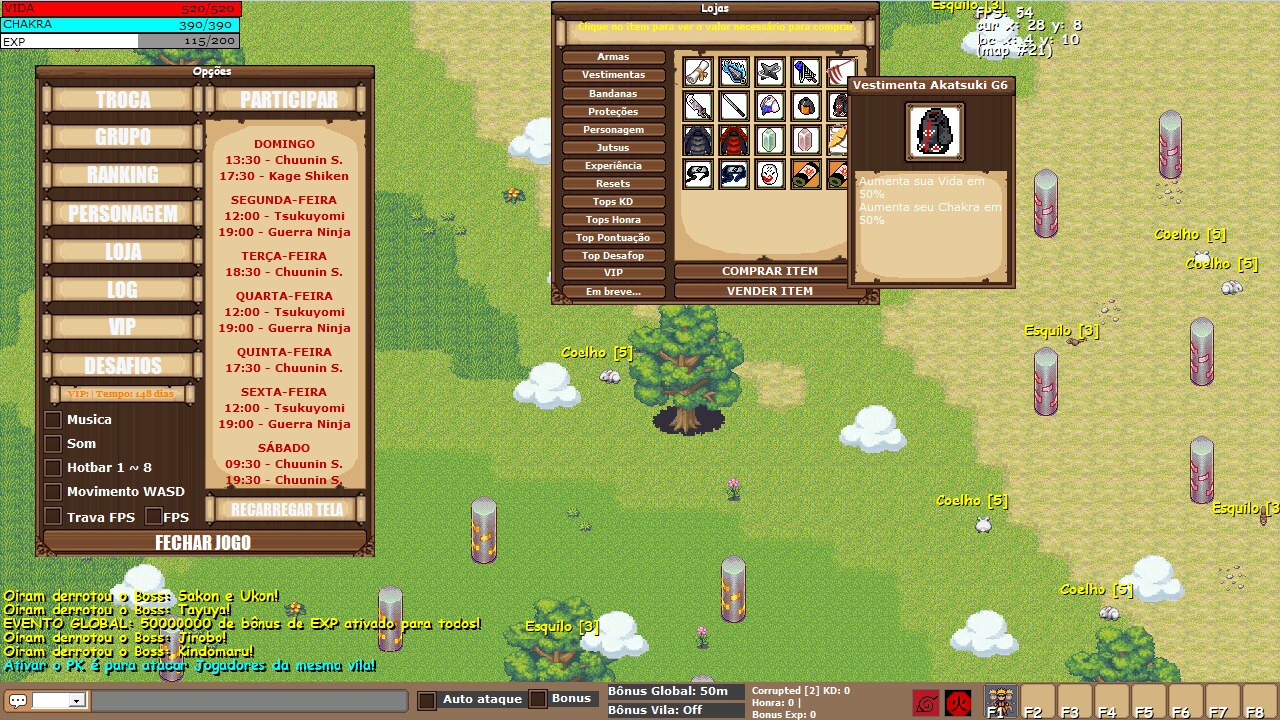The height and width of the screenshot is (720, 1280).
Task: Choose the Jutsus shop category
Action: (613, 148)
